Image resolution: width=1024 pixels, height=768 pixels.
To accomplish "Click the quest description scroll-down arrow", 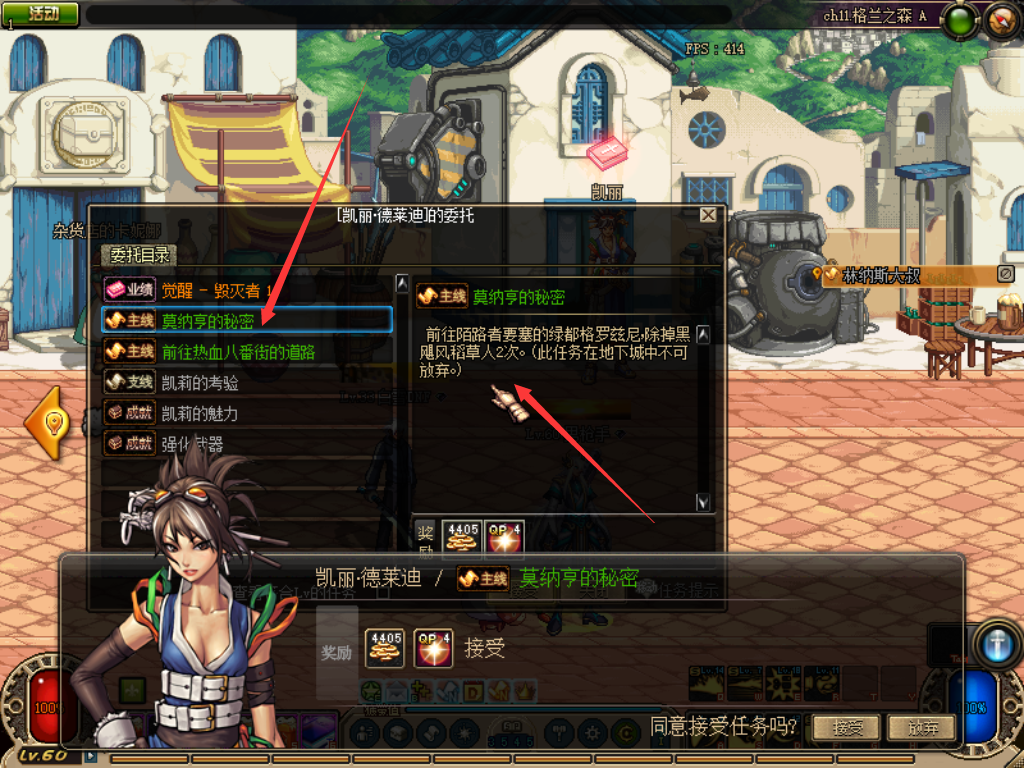I will (x=703, y=502).
